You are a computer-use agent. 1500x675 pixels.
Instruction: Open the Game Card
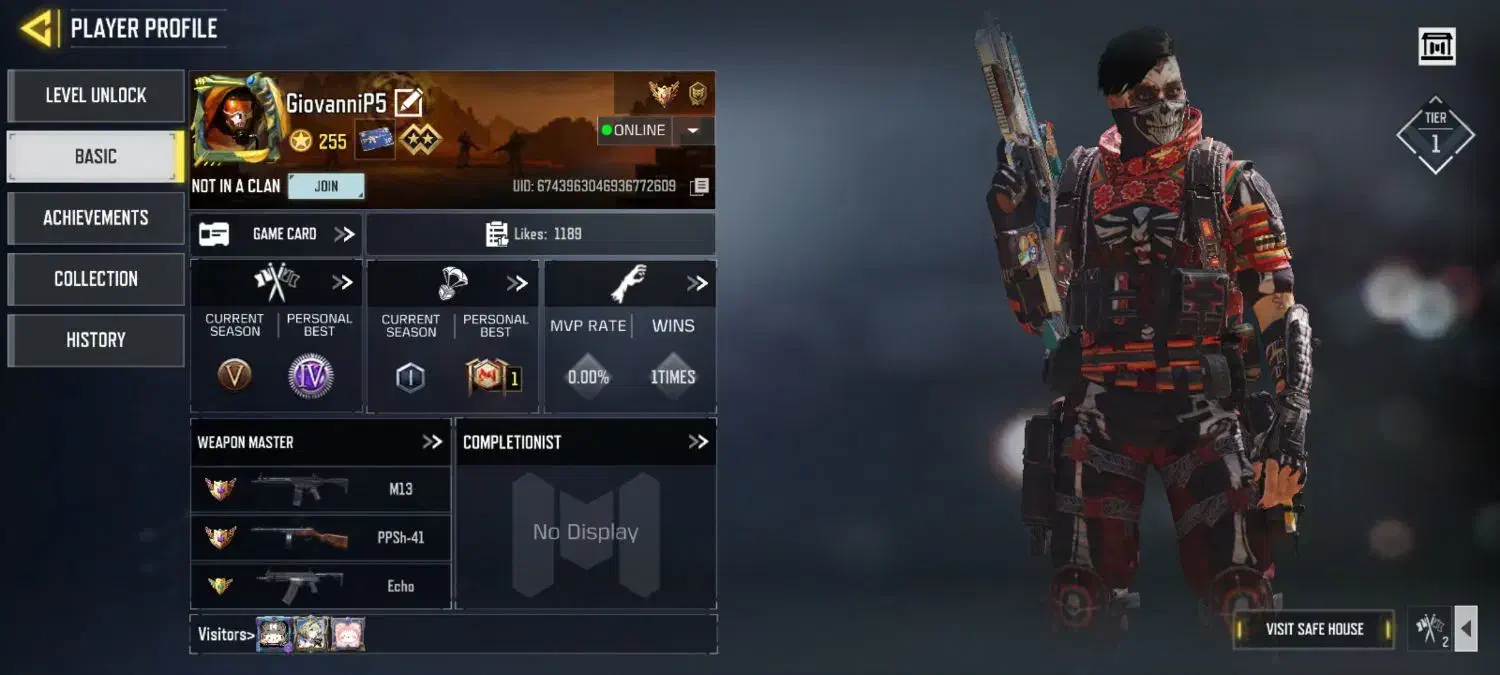pyautogui.click(x=276, y=234)
